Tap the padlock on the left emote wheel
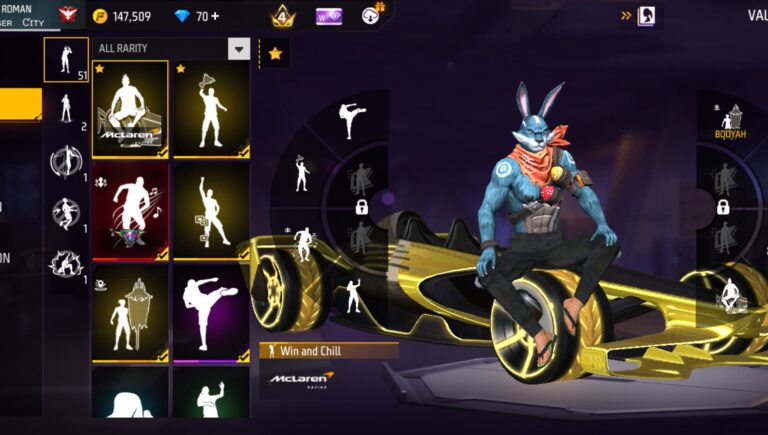 coord(361,207)
